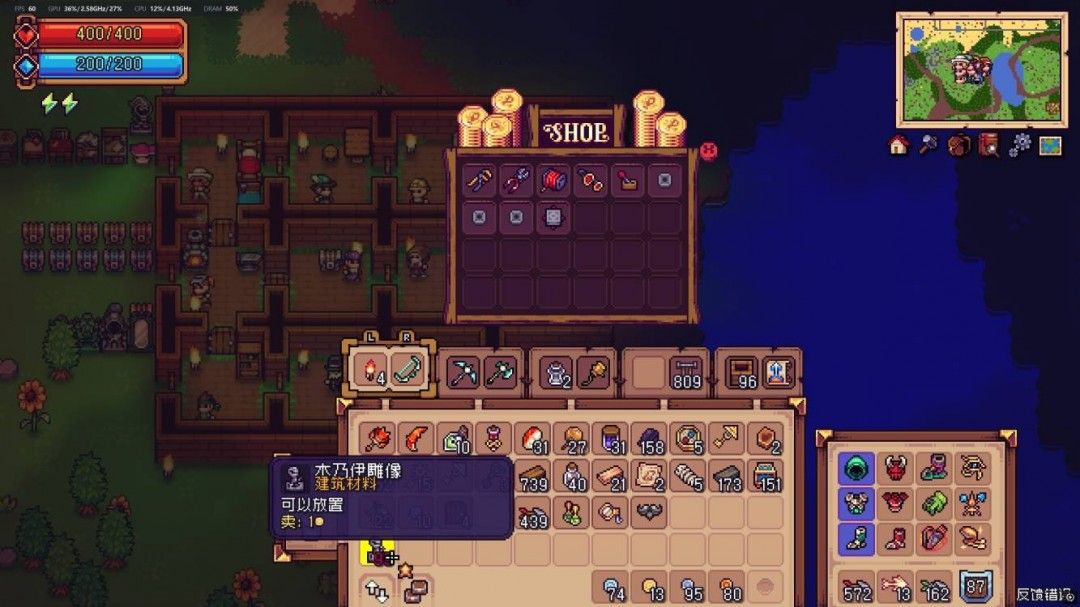Open the settings gear icon
This screenshot has width=1080, height=607.
tap(1019, 146)
